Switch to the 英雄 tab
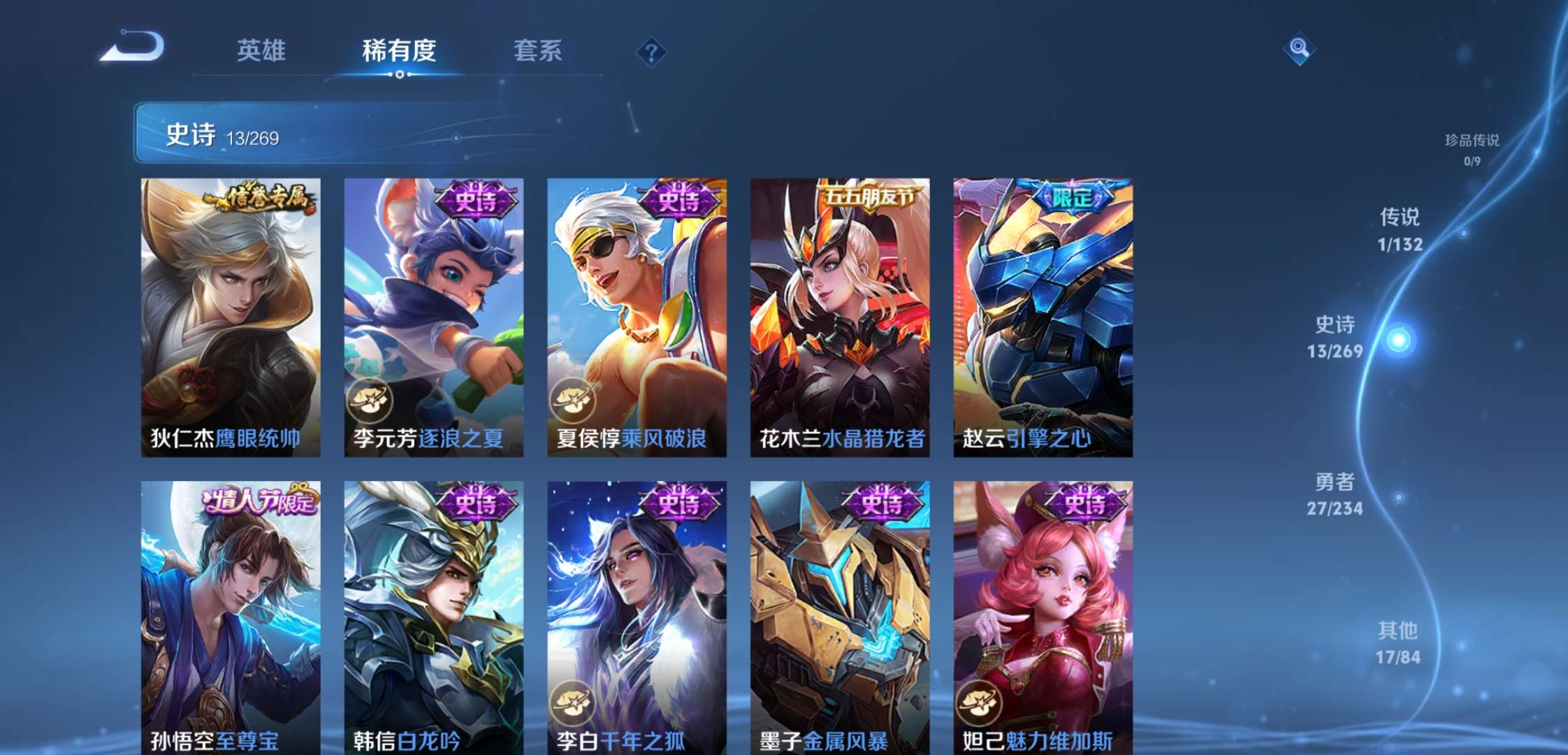 pyautogui.click(x=261, y=50)
